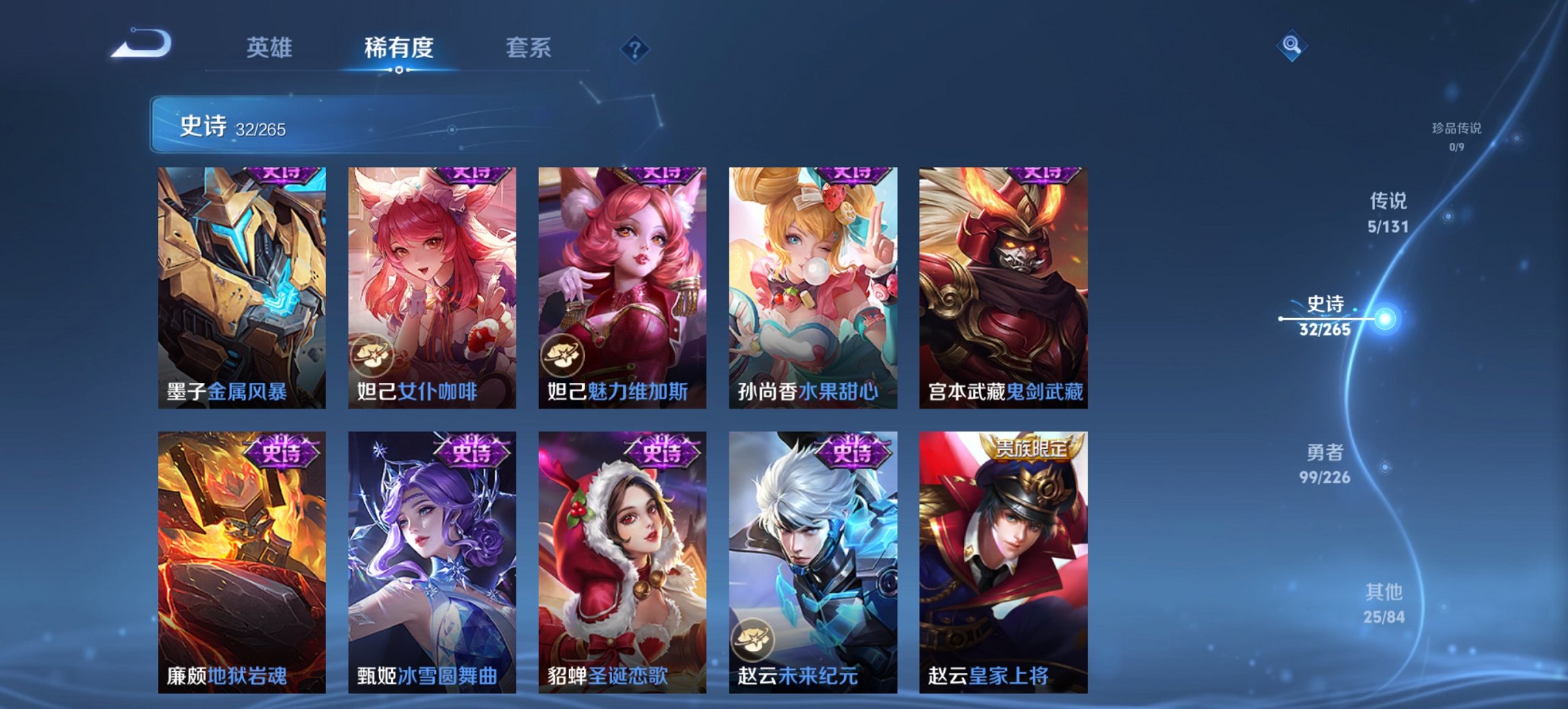Switch to the 套系 tab
The width and height of the screenshot is (1568, 709).
pos(528,49)
